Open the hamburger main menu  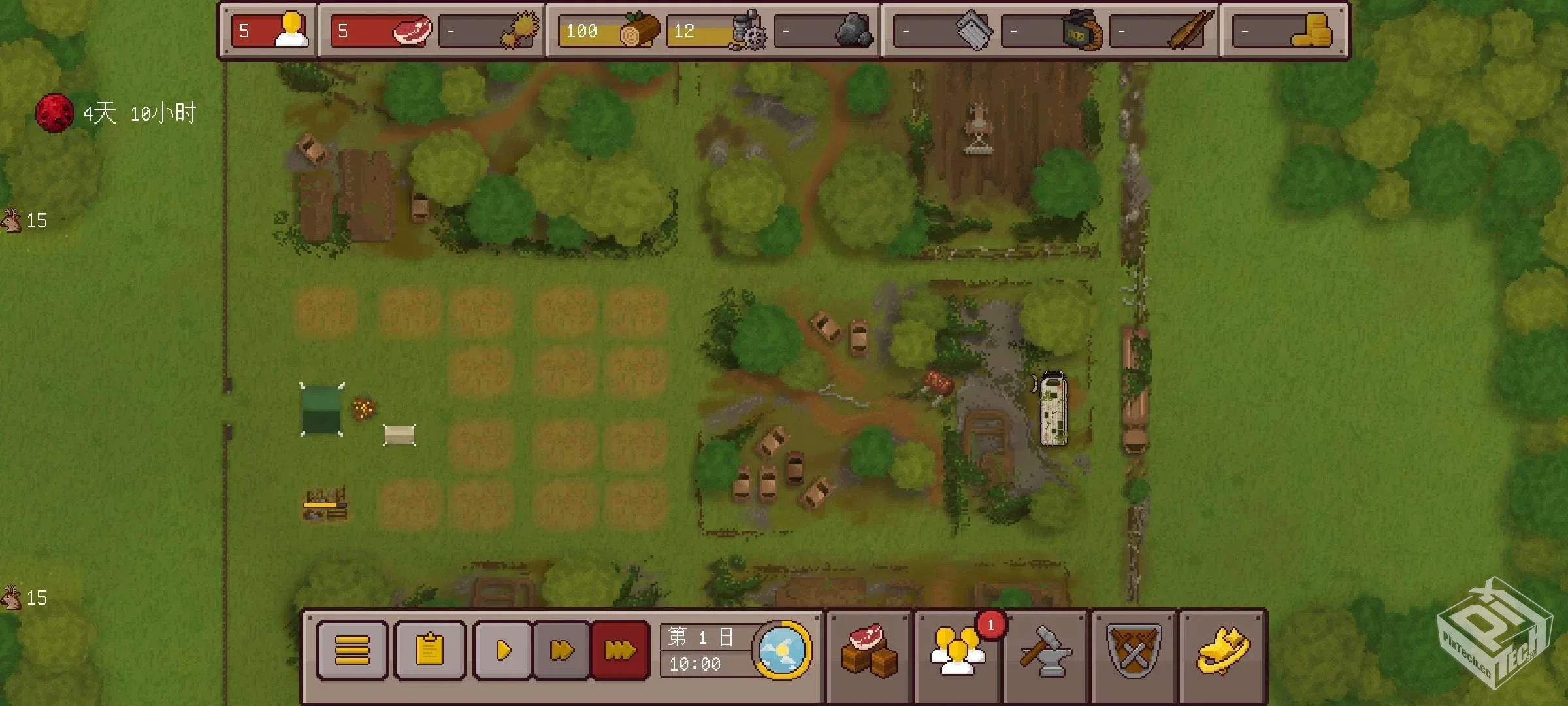pos(352,651)
